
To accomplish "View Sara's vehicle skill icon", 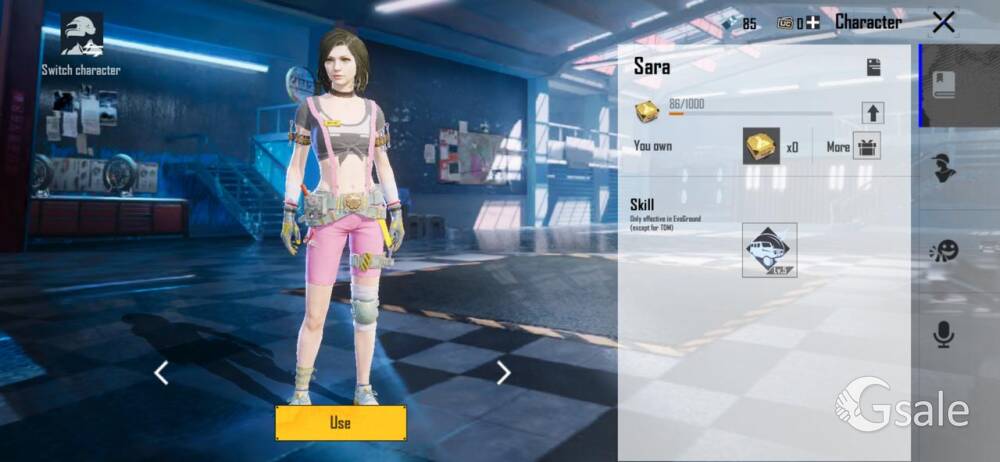I will pos(769,250).
